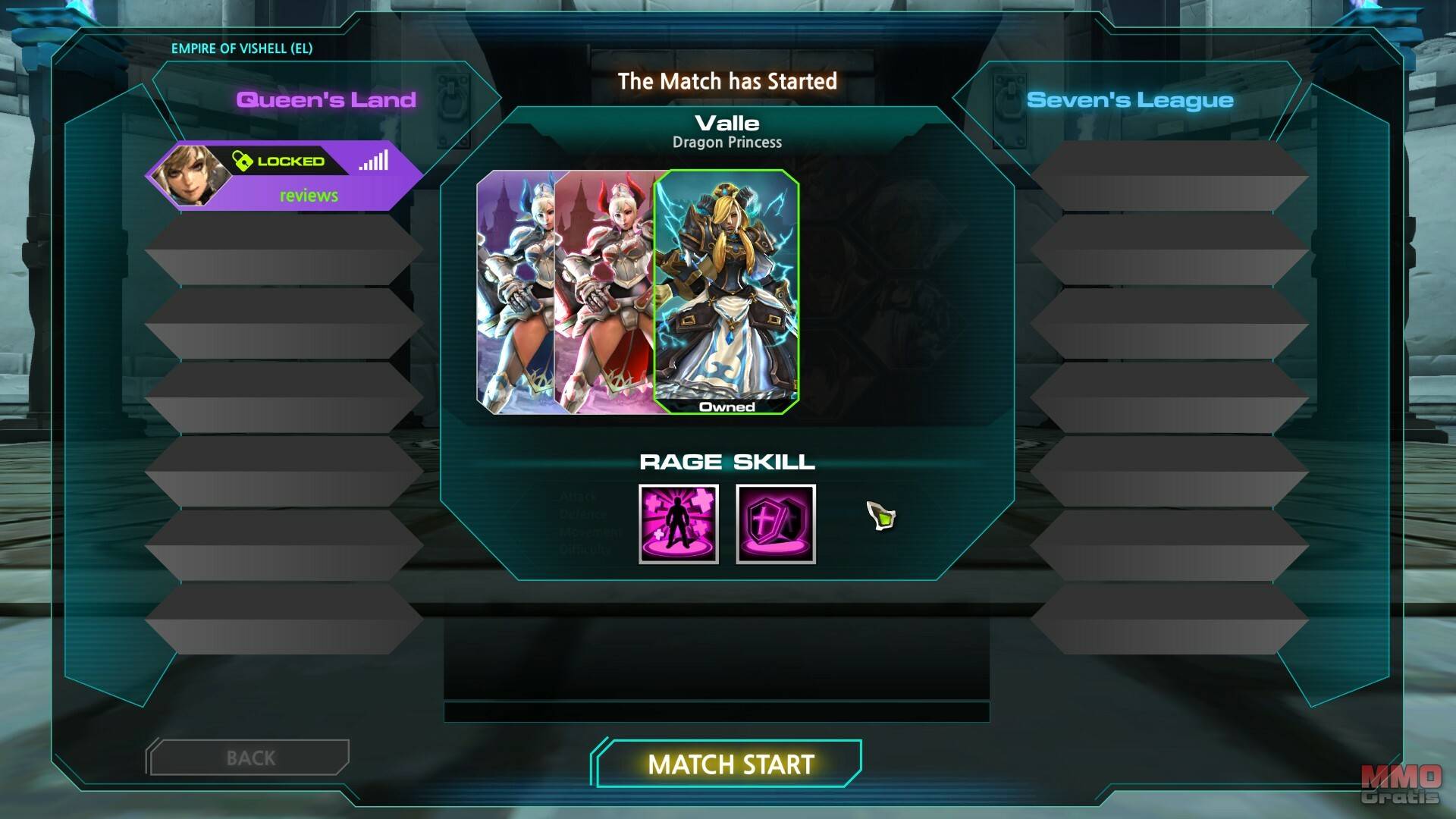Pick the owned lightning-armor Valle skin
1456x819 pixels.
point(726,292)
